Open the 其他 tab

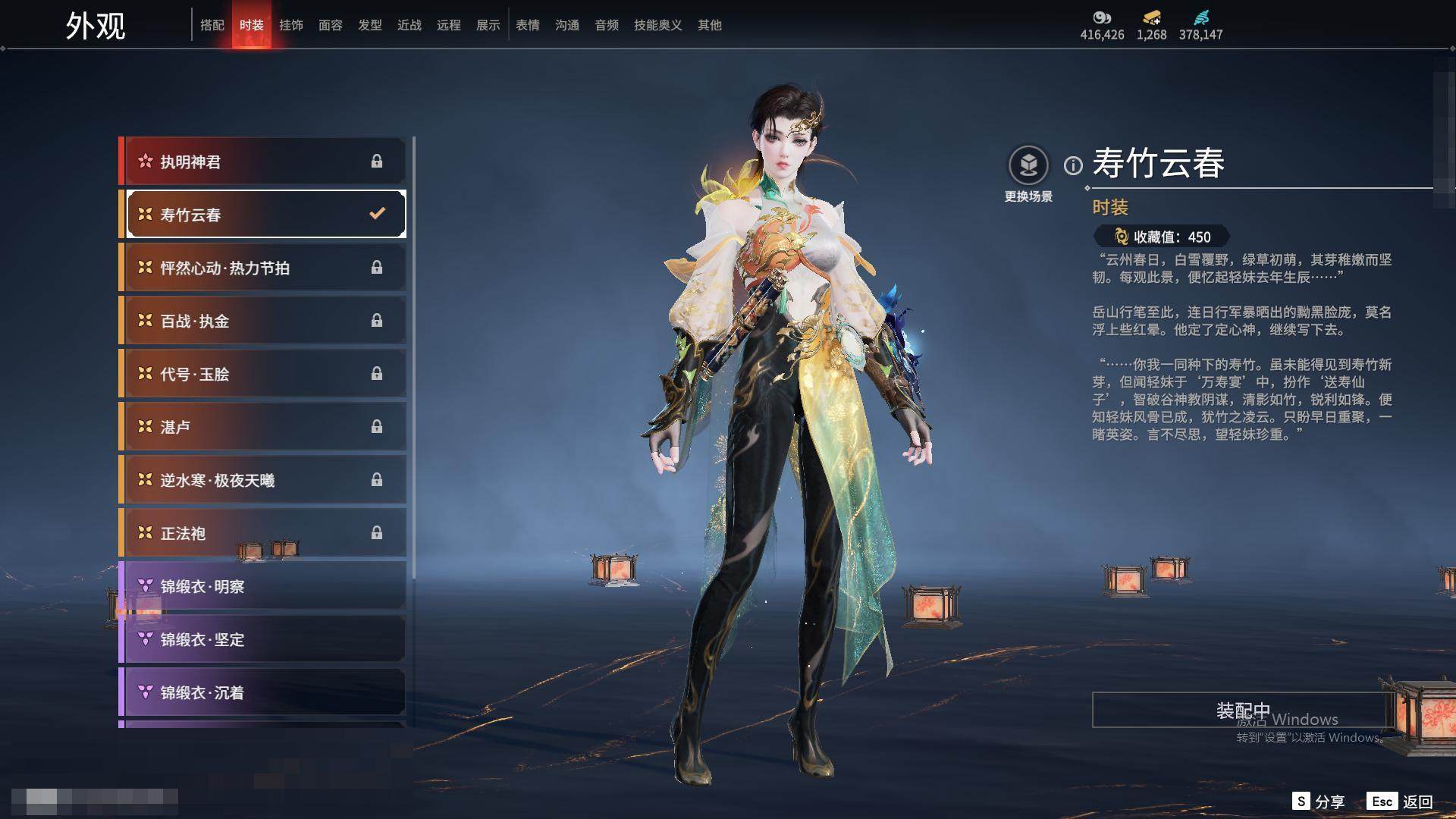click(x=709, y=25)
